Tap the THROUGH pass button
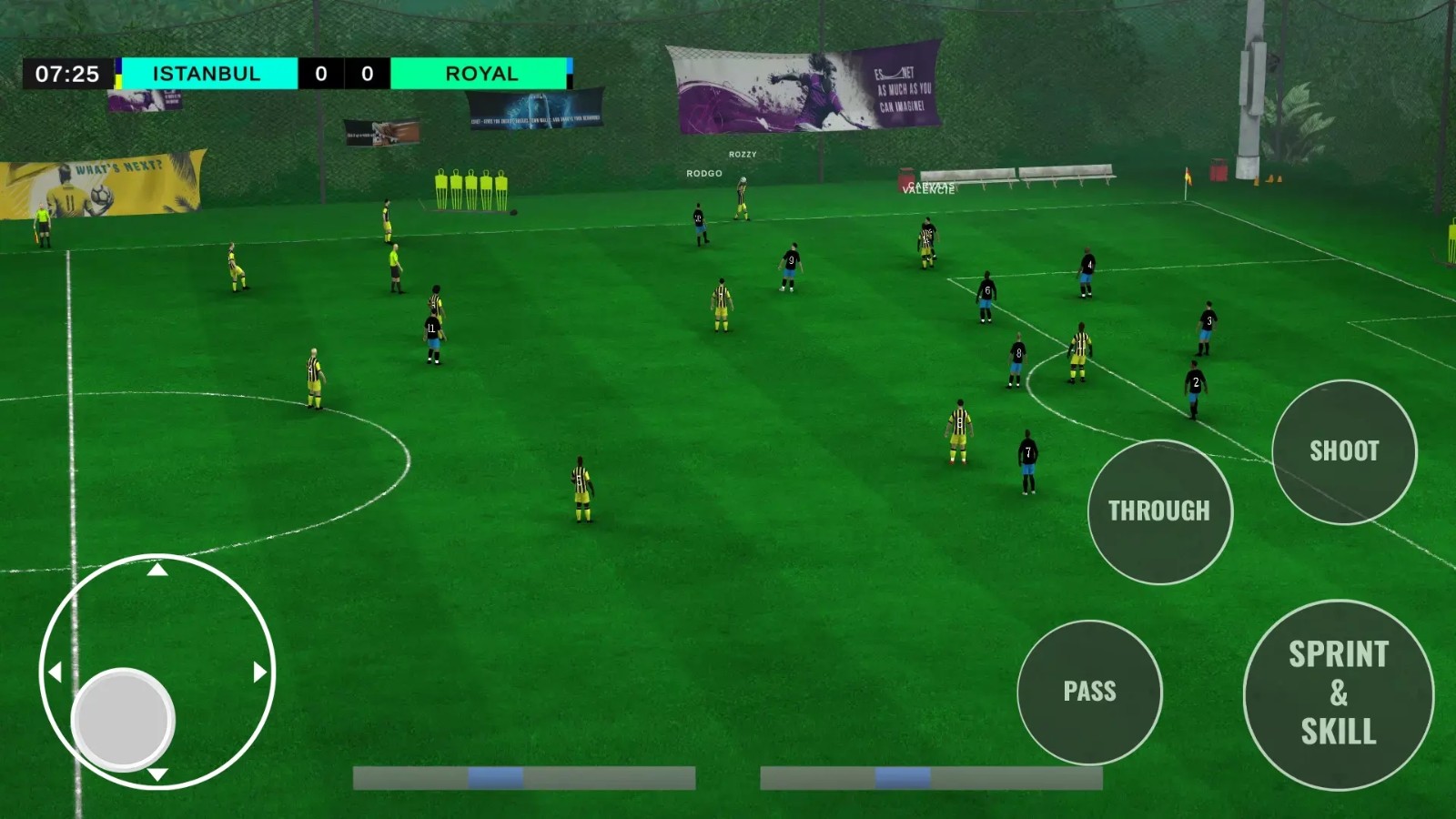 coord(1159,511)
